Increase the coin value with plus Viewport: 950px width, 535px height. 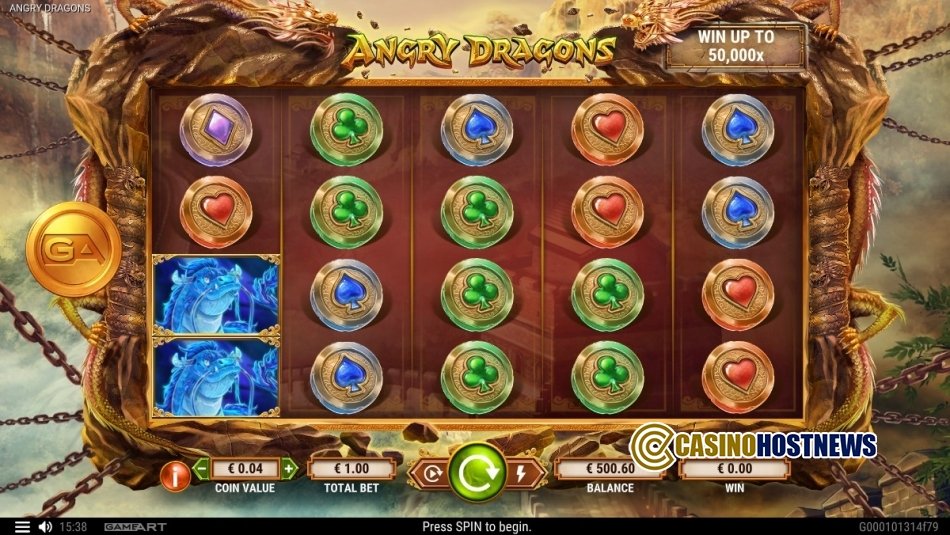click(289, 468)
